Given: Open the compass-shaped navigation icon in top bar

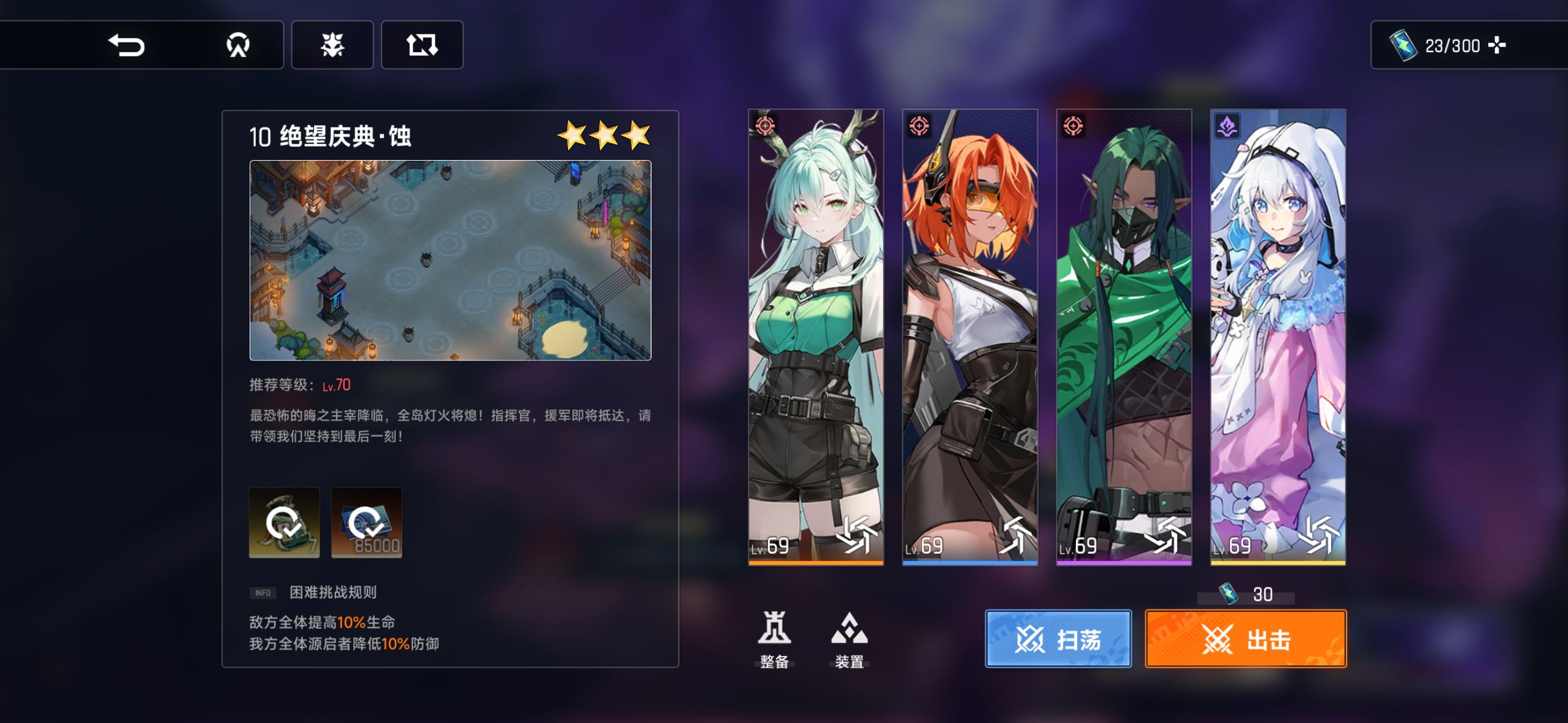Looking at the screenshot, I should (x=238, y=45).
